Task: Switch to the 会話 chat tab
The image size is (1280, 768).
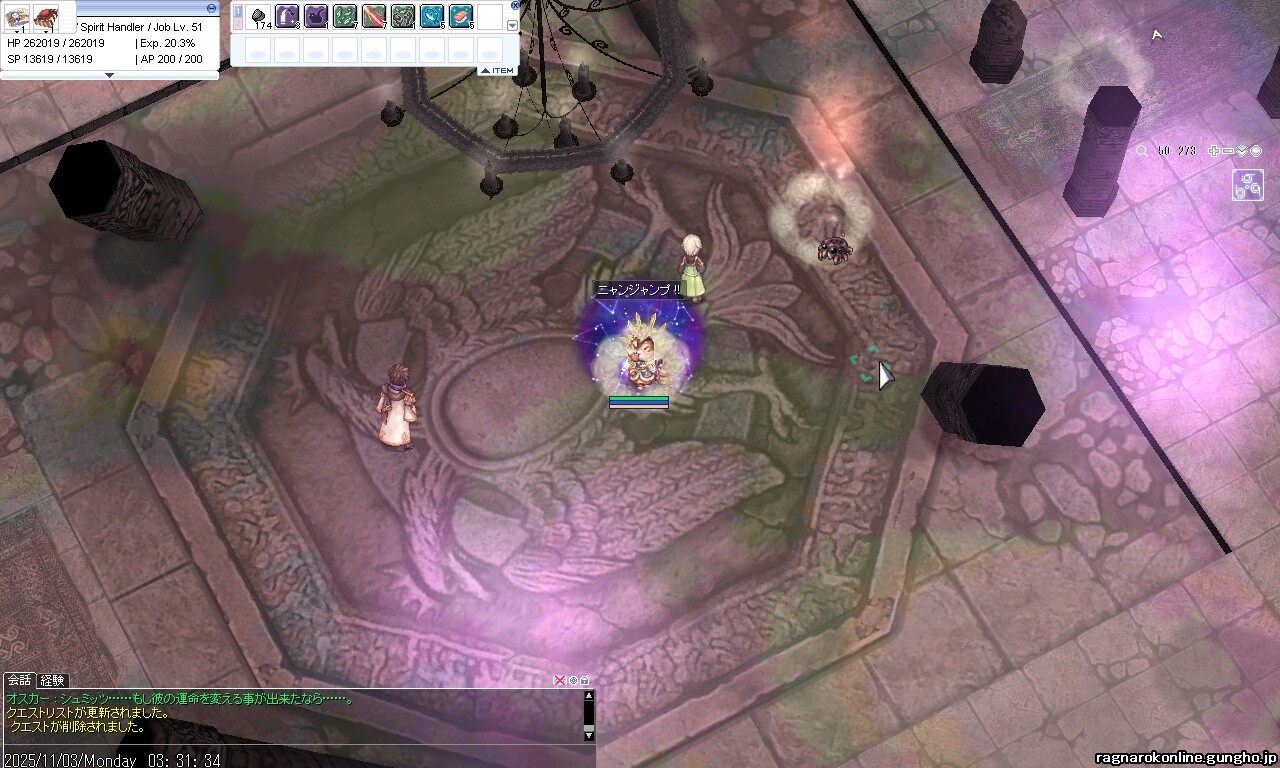Action: tap(20, 680)
